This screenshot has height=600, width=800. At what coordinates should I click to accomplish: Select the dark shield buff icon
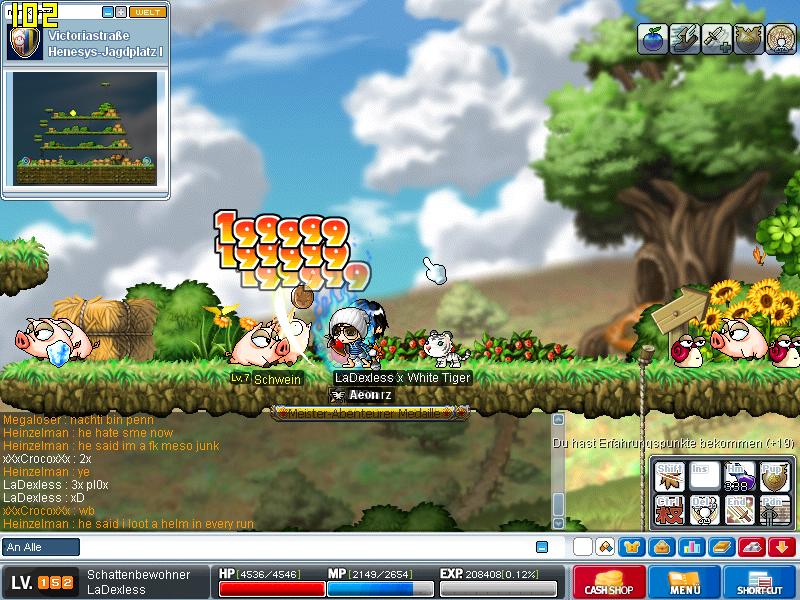coord(748,38)
